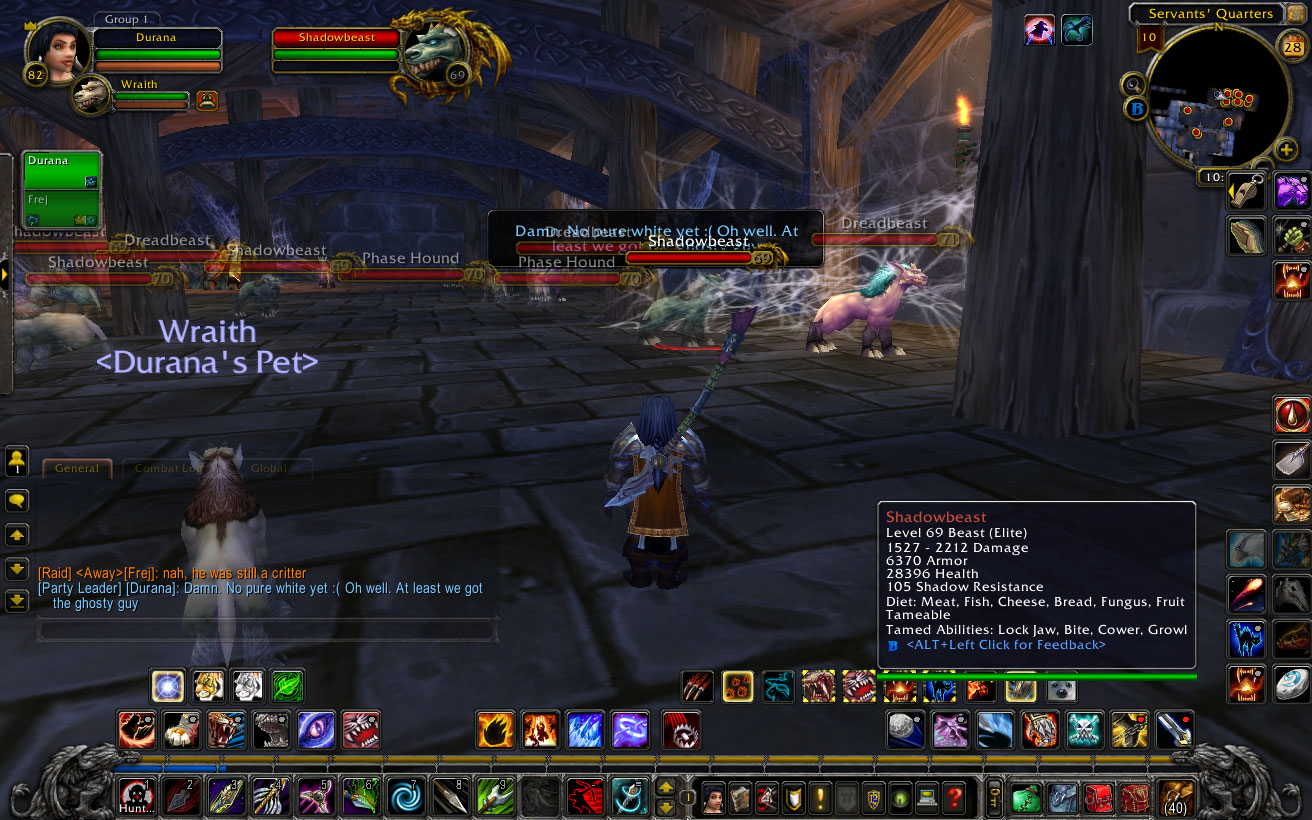Click the minimap tracking magnifier button

pyautogui.click(x=1132, y=84)
